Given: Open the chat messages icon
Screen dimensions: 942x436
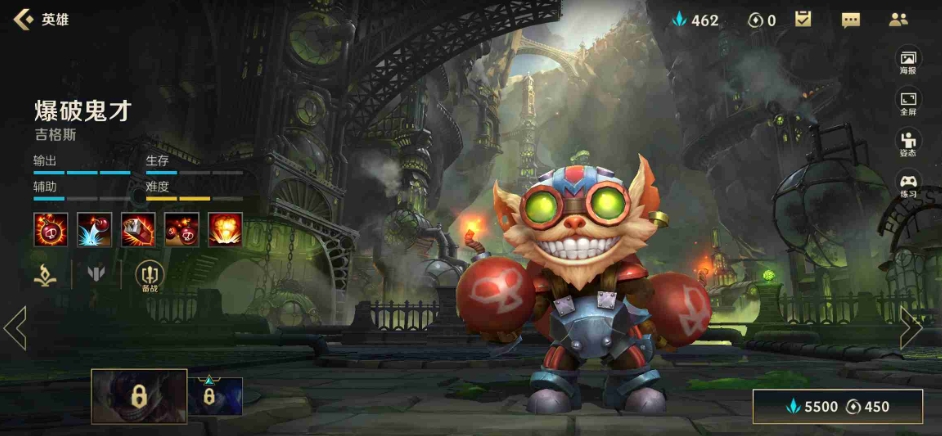Looking at the screenshot, I should pos(851,19).
